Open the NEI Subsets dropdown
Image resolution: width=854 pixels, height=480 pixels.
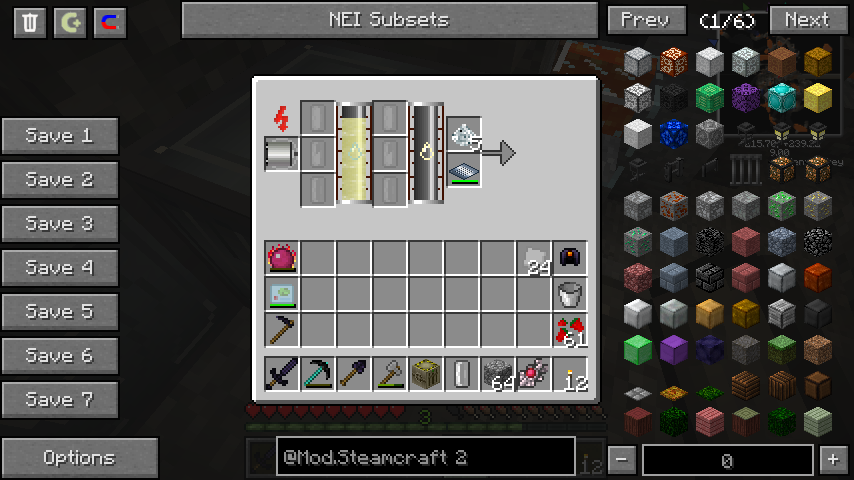pyautogui.click(x=389, y=19)
